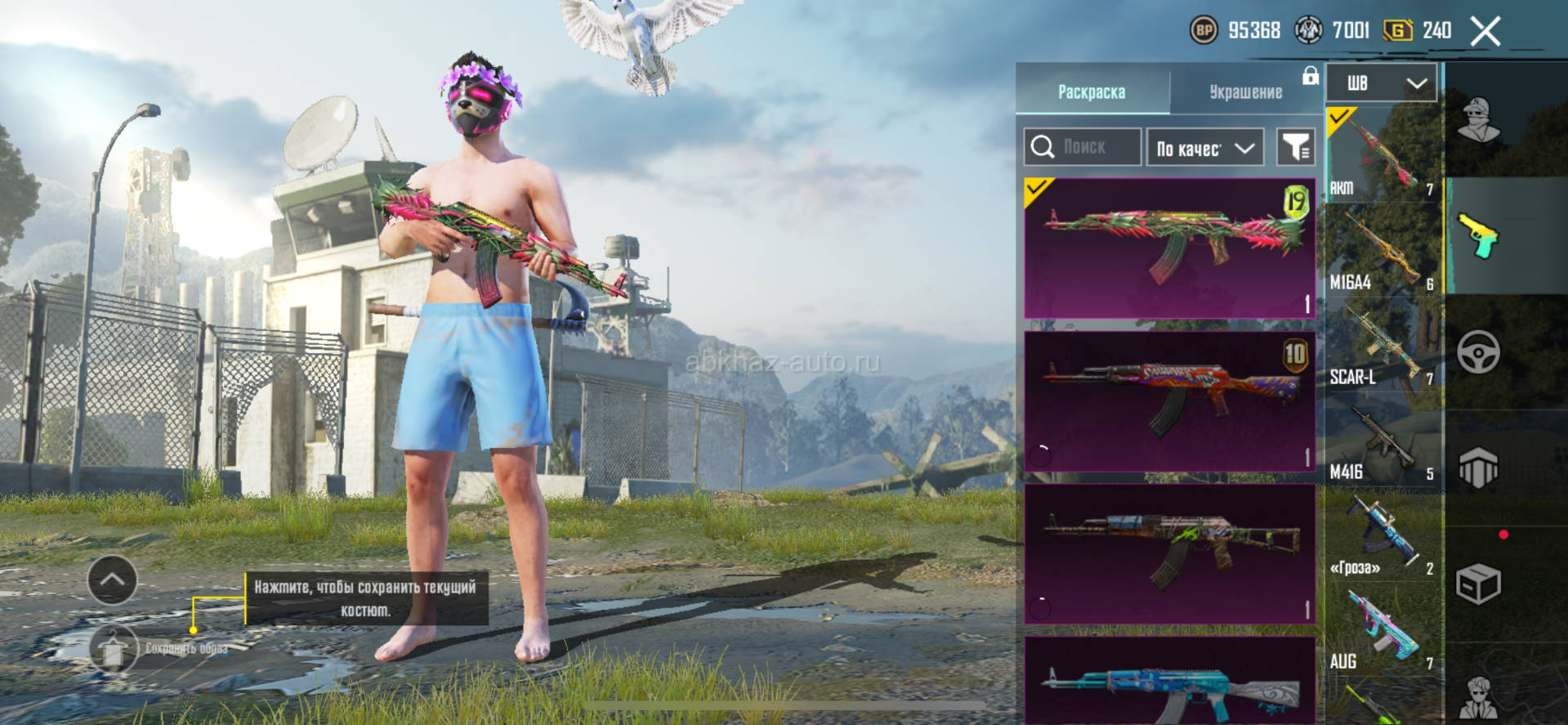Image resolution: width=1568 pixels, height=725 pixels.
Task: Select the blue AKM skin
Action: 1169,682
